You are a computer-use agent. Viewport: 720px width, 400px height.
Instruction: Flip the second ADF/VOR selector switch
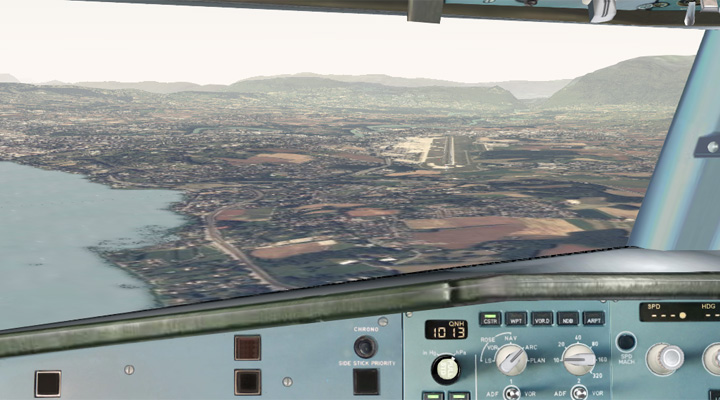pyautogui.click(x=578, y=393)
